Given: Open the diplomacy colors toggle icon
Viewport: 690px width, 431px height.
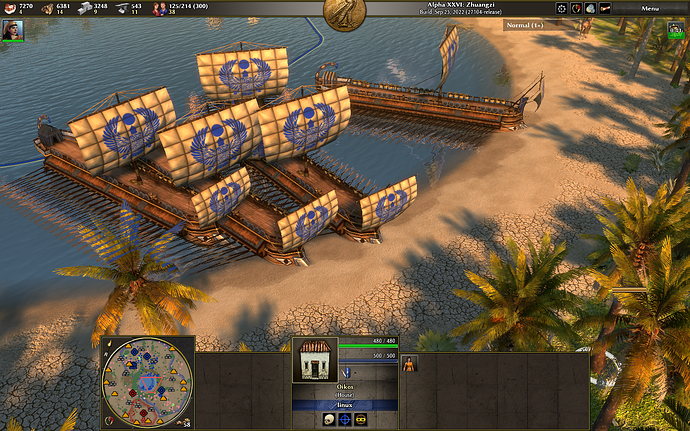Looking at the screenshot, I should coord(575,8).
